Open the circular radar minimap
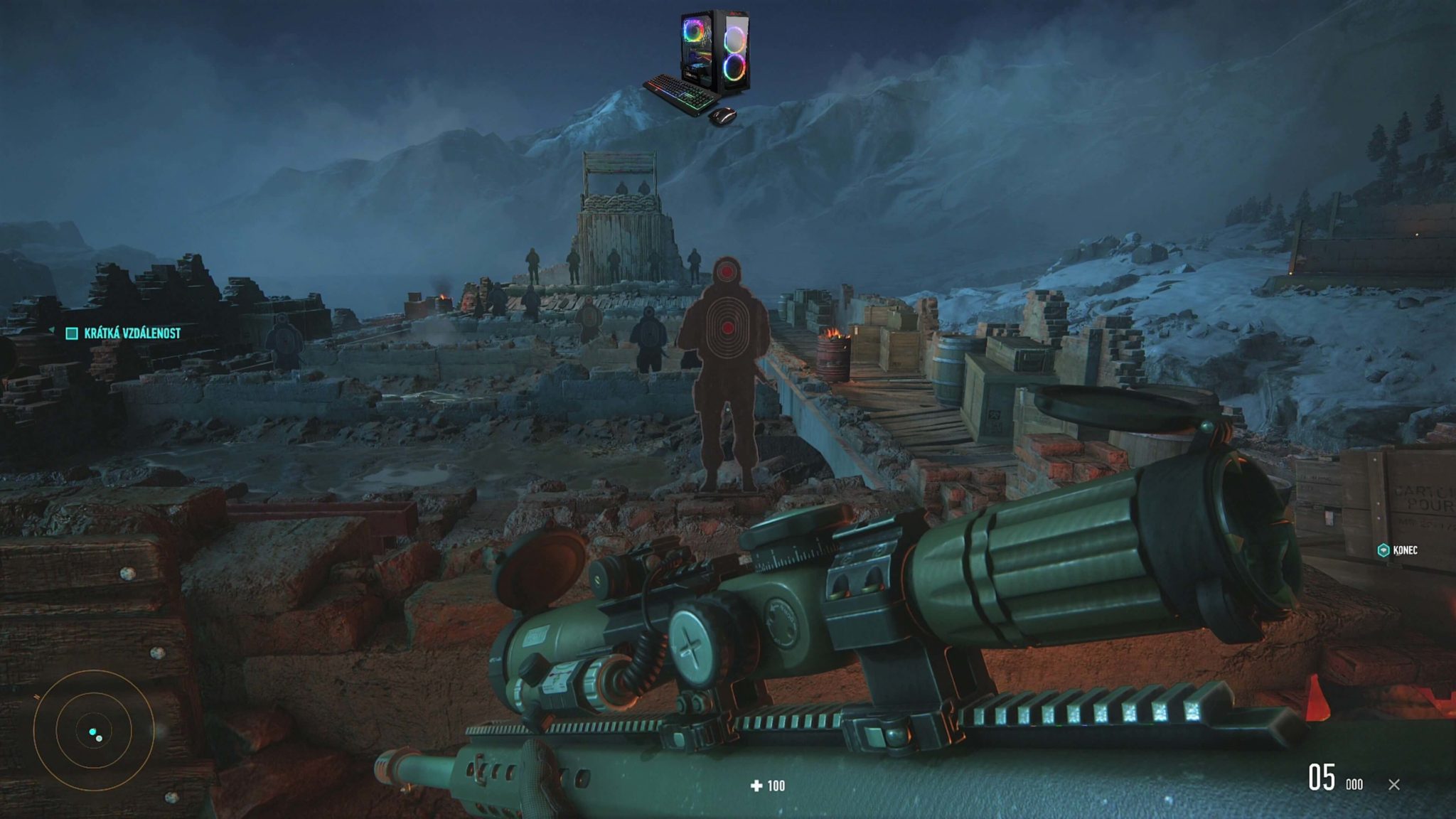1456x819 pixels. click(94, 731)
